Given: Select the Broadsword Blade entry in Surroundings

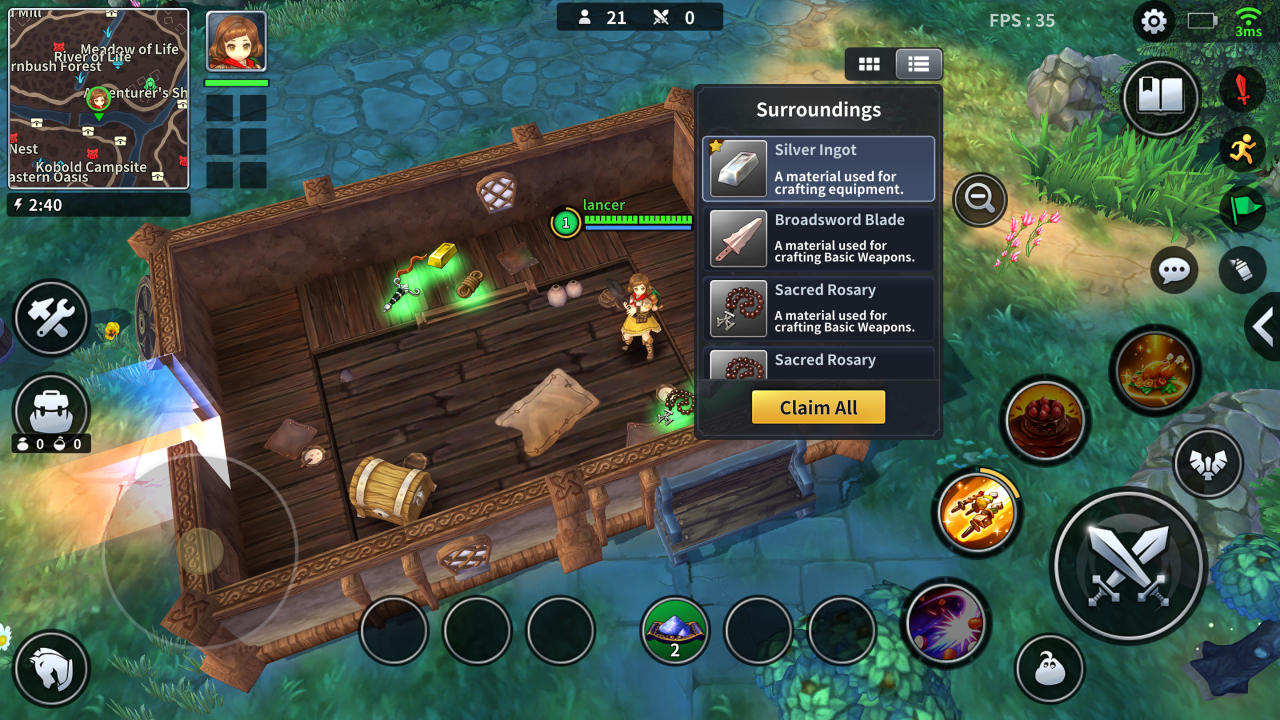Looking at the screenshot, I should tap(818, 238).
